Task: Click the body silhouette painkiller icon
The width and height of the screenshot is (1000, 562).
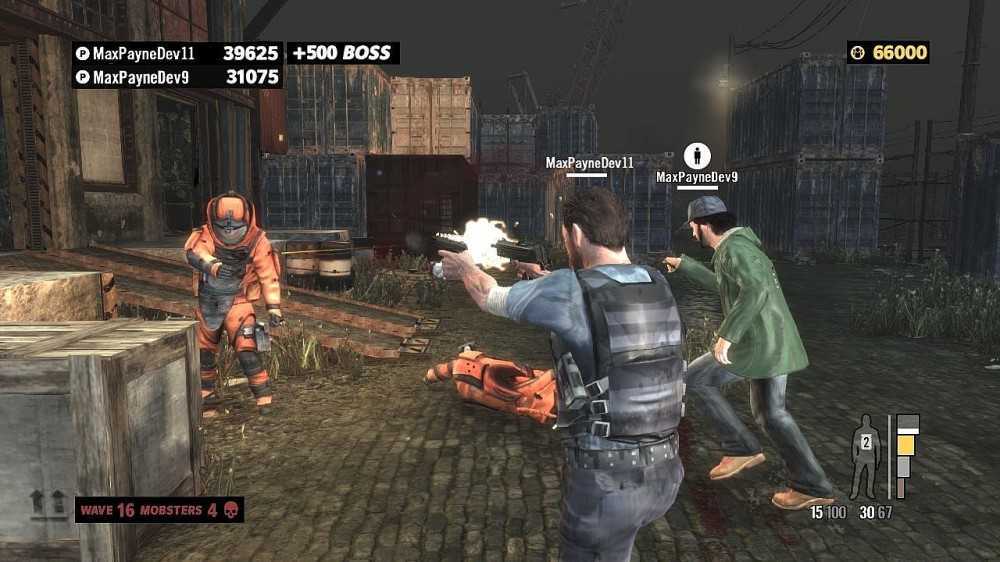Action: [864, 456]
